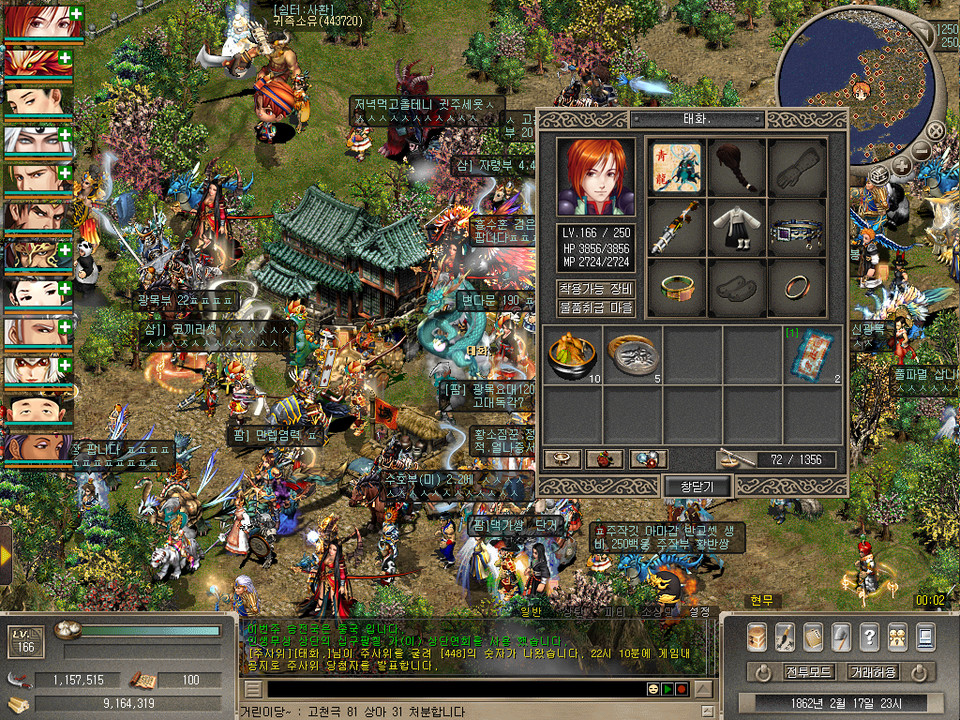Select the green jade ring slot
Screen dimensions: 960x720
click(677, 287)
